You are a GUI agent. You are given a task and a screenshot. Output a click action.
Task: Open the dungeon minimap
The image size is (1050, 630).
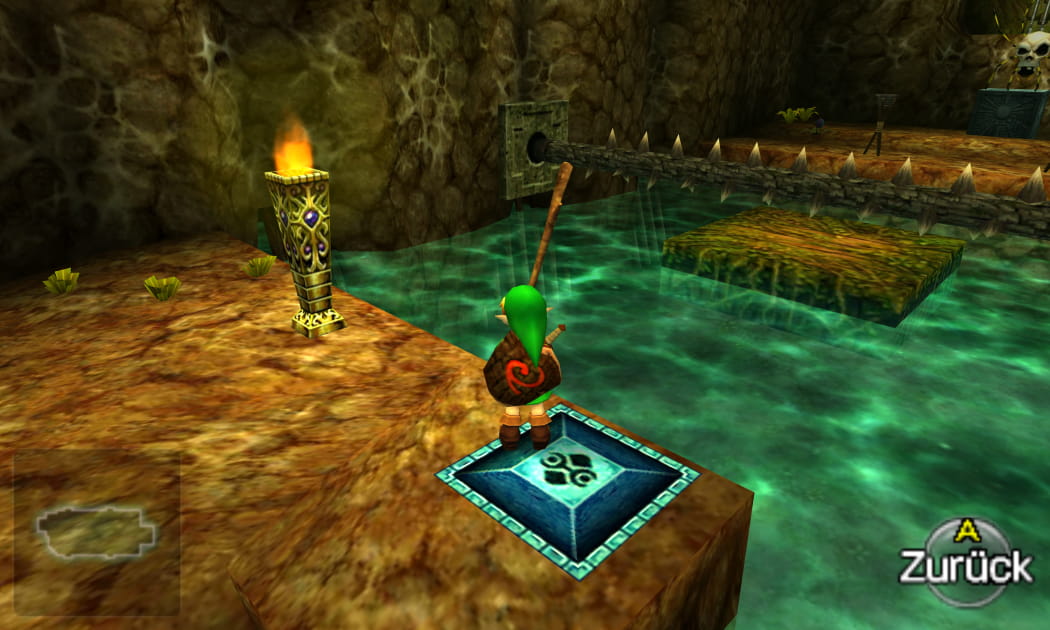96,532
